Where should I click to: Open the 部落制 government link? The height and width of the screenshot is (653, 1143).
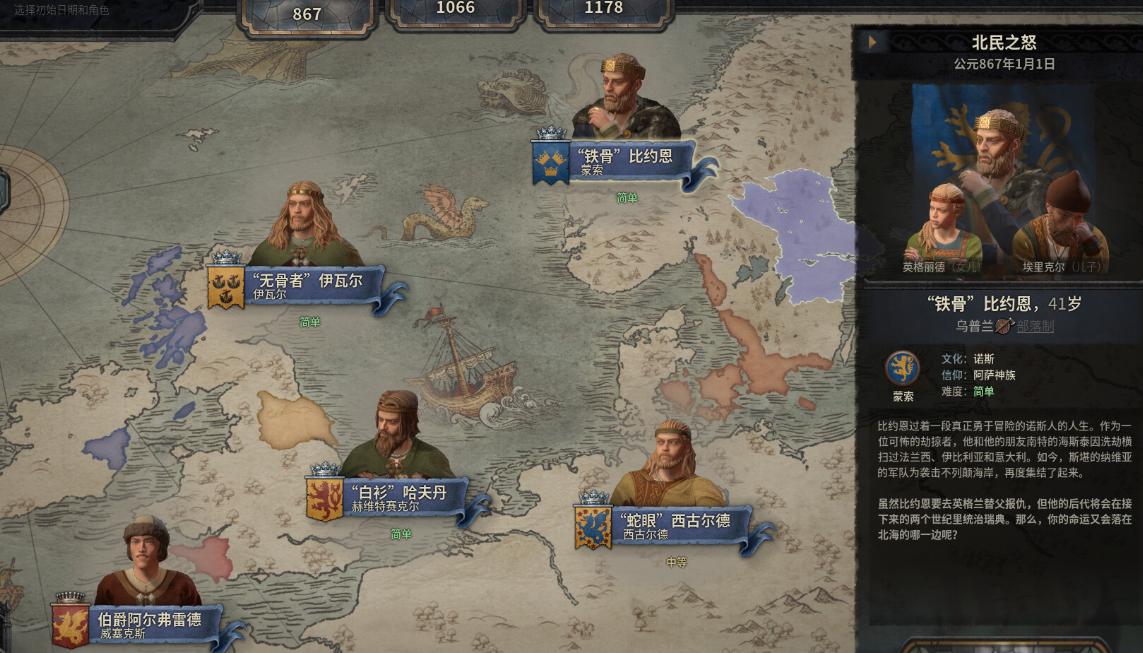1035,326
